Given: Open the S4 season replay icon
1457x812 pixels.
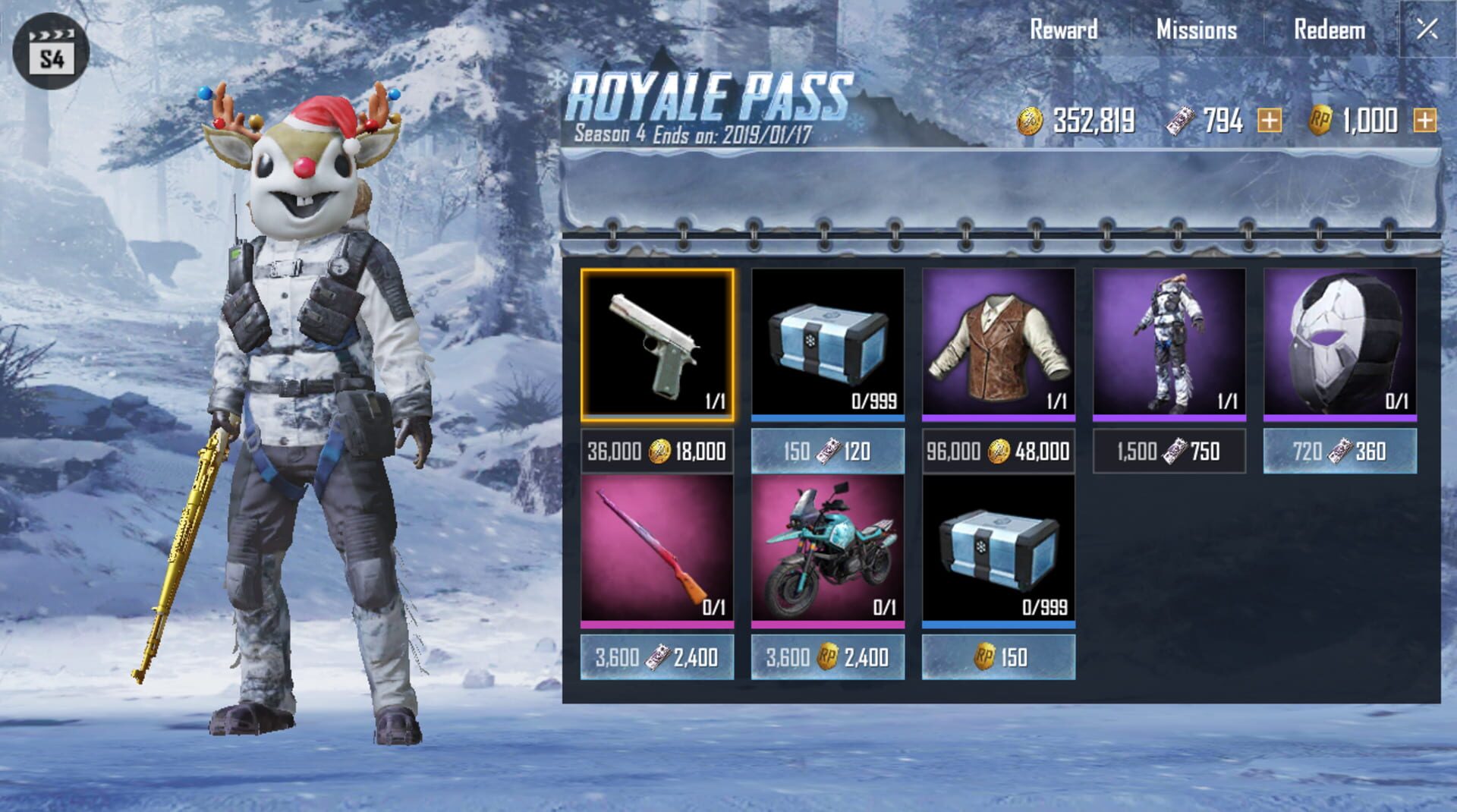Looking at the screenshot, I should tap(50, 48).
